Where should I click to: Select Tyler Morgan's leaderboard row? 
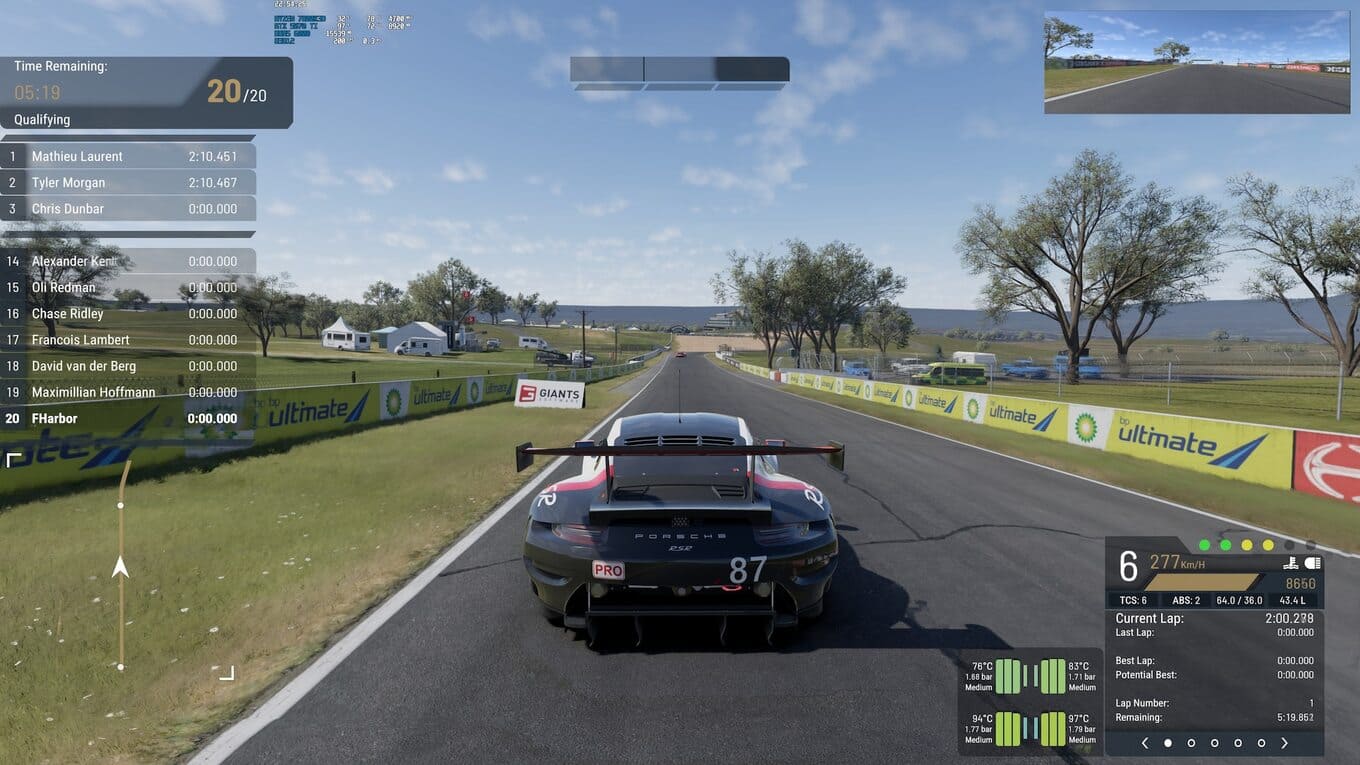pos(128,183)
